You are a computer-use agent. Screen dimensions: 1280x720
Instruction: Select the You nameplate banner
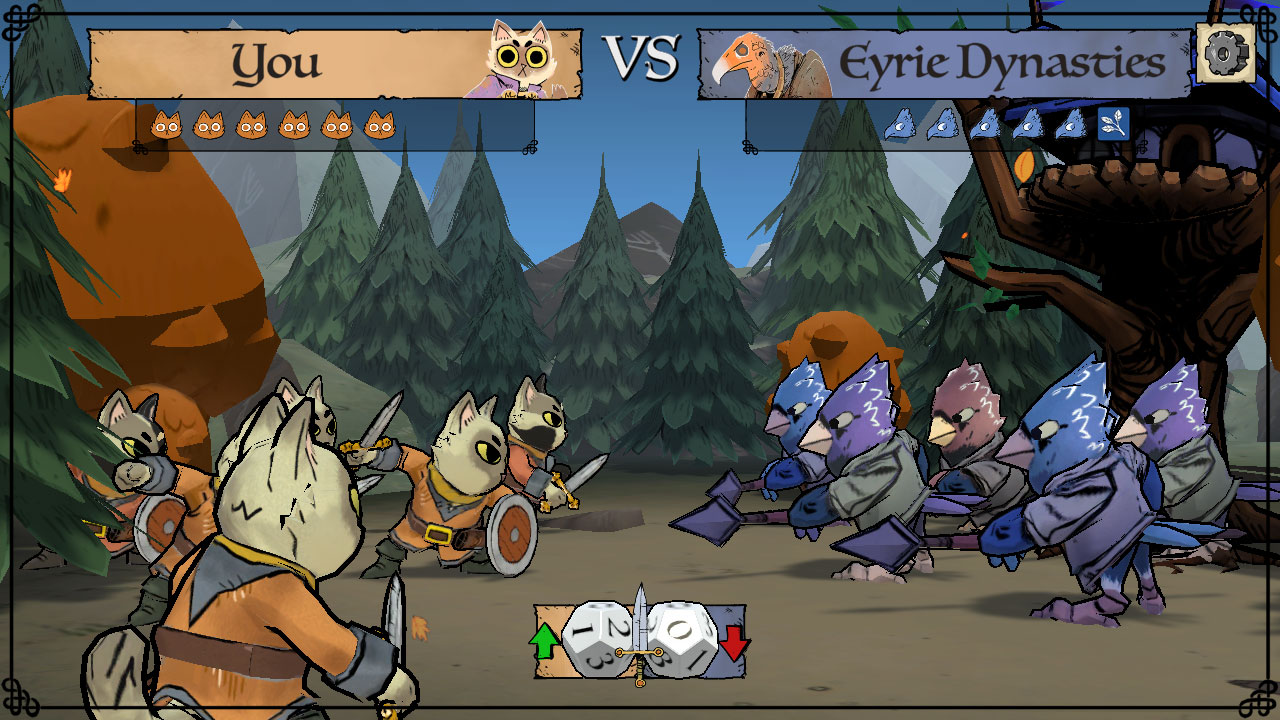[x=300, y=62]
